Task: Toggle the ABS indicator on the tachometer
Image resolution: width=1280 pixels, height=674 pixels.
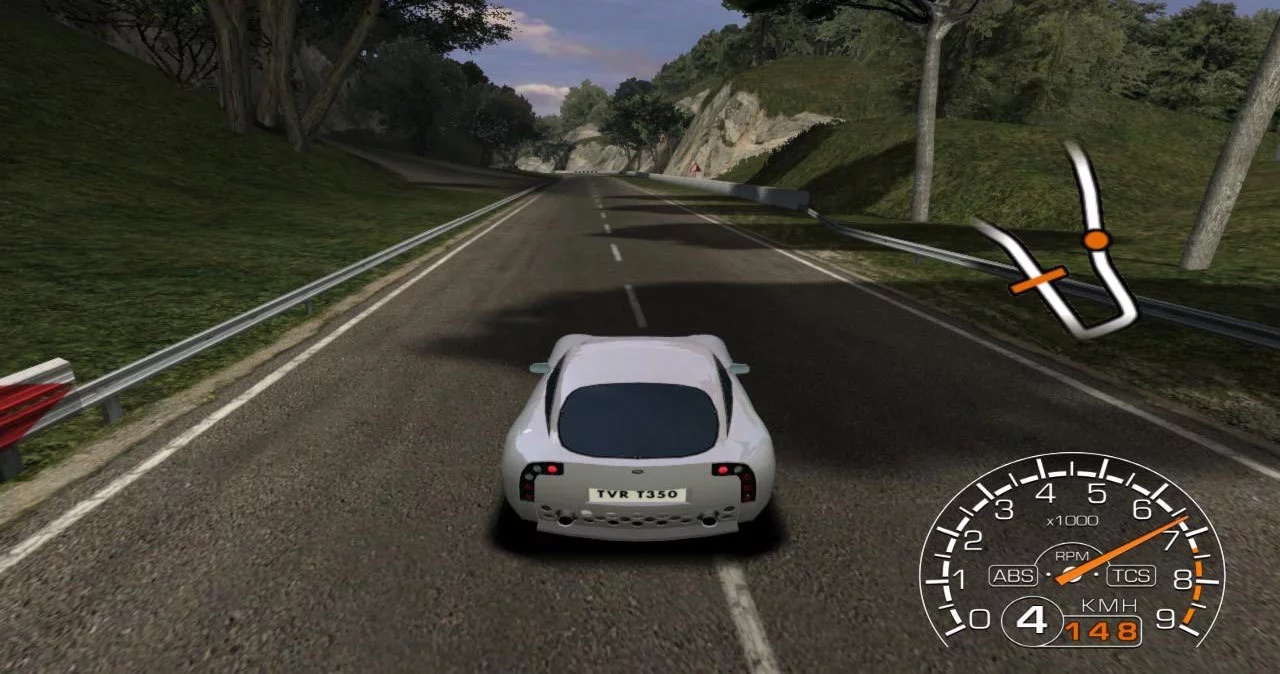Action: click(x=1012, y=576)
